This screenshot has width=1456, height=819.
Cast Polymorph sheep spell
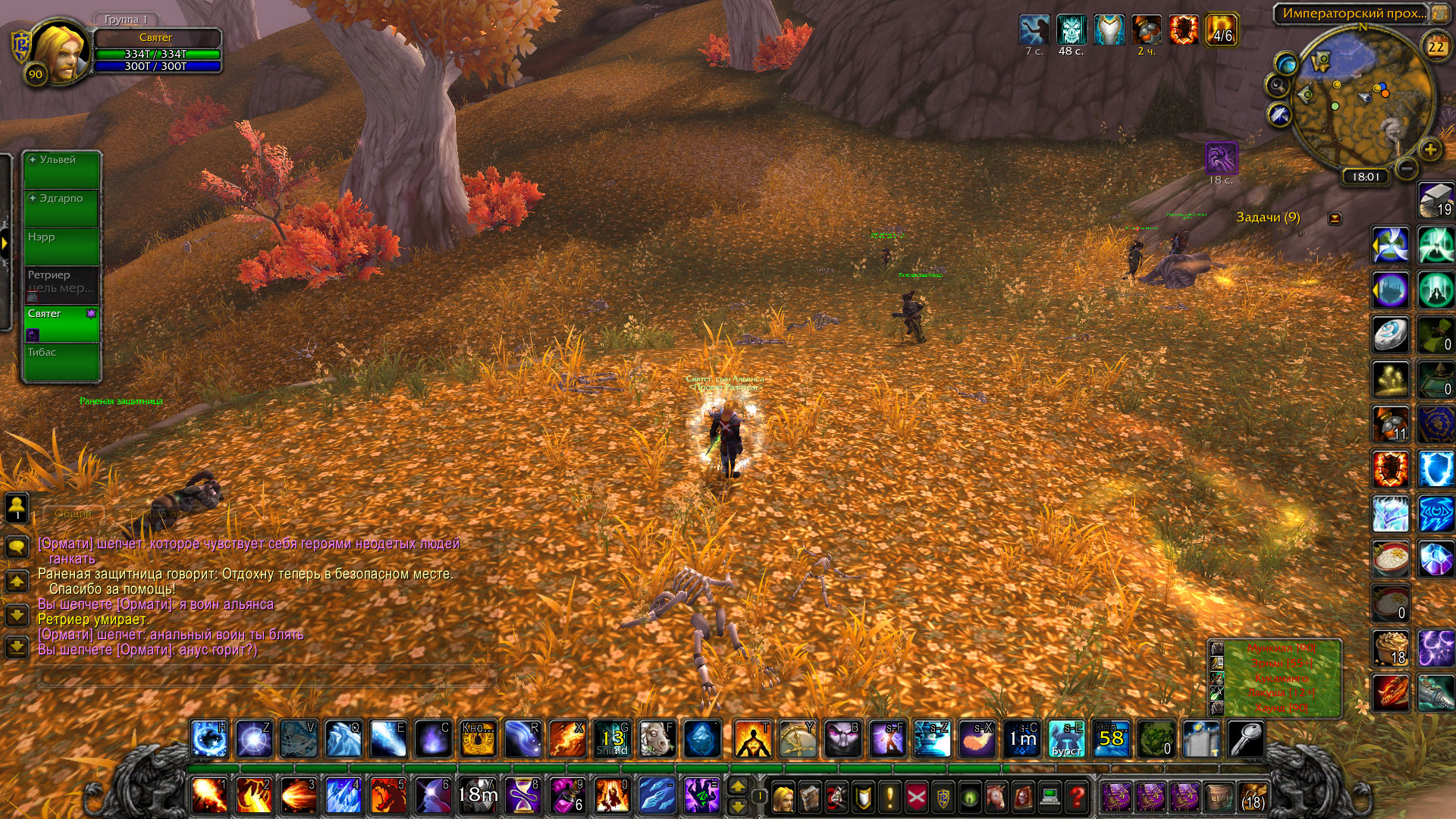[x=657, y=739]
